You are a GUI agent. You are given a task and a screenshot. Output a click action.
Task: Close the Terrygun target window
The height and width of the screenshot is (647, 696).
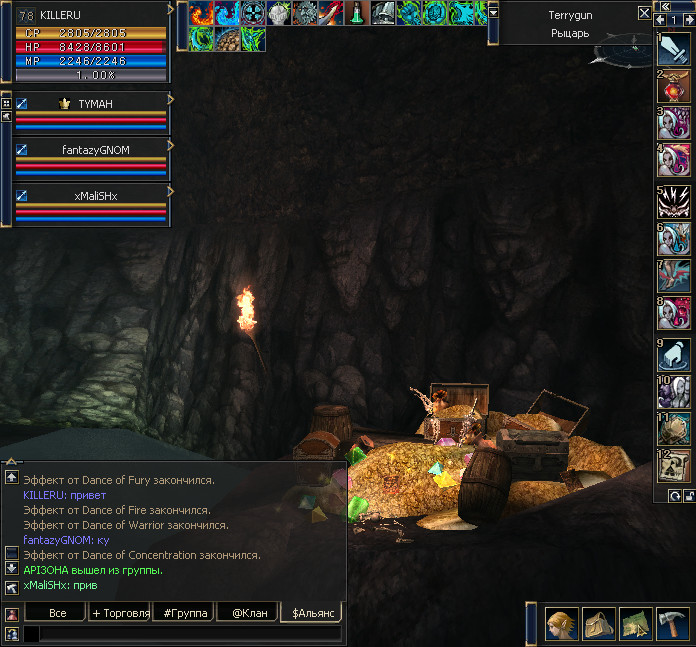644,14
